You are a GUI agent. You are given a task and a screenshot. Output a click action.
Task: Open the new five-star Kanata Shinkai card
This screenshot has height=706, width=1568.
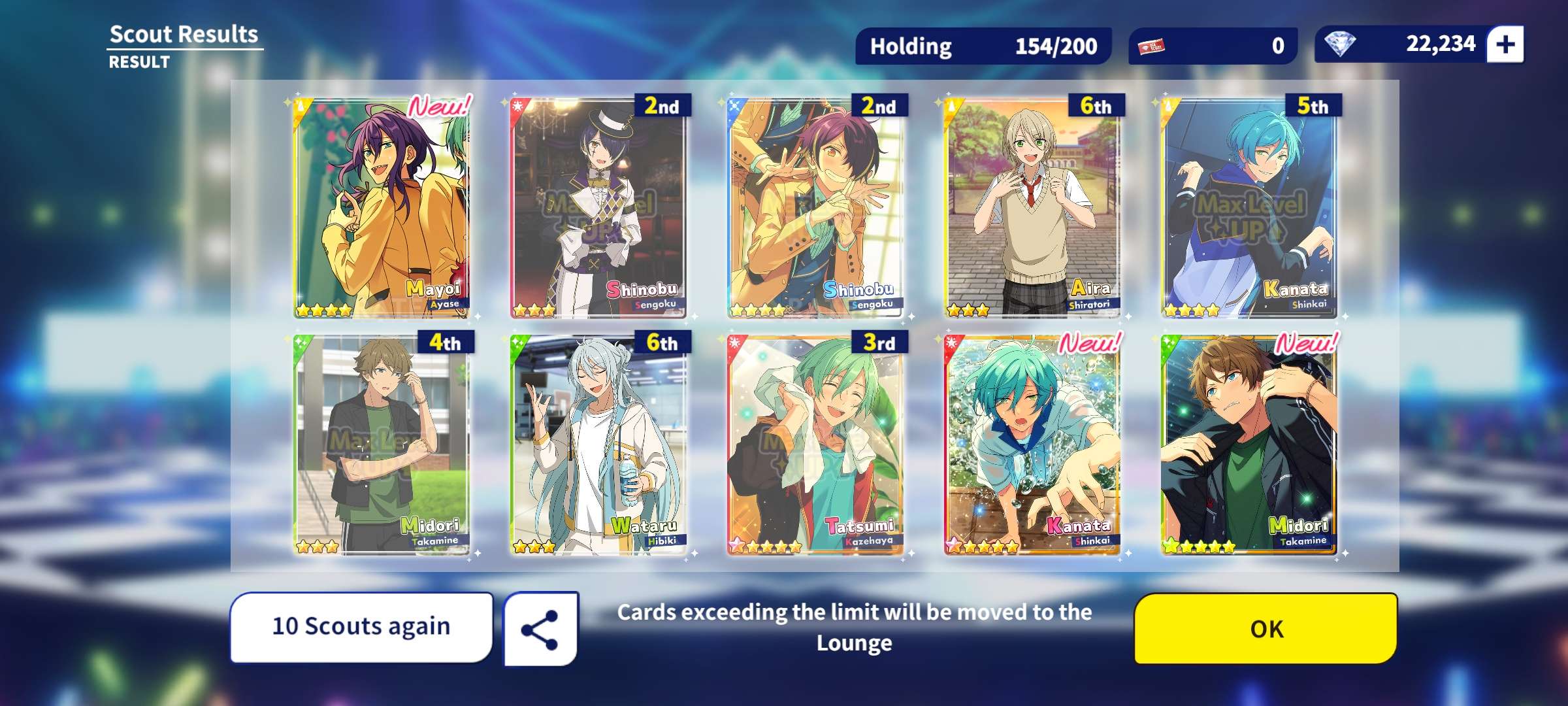[1032, 445]
